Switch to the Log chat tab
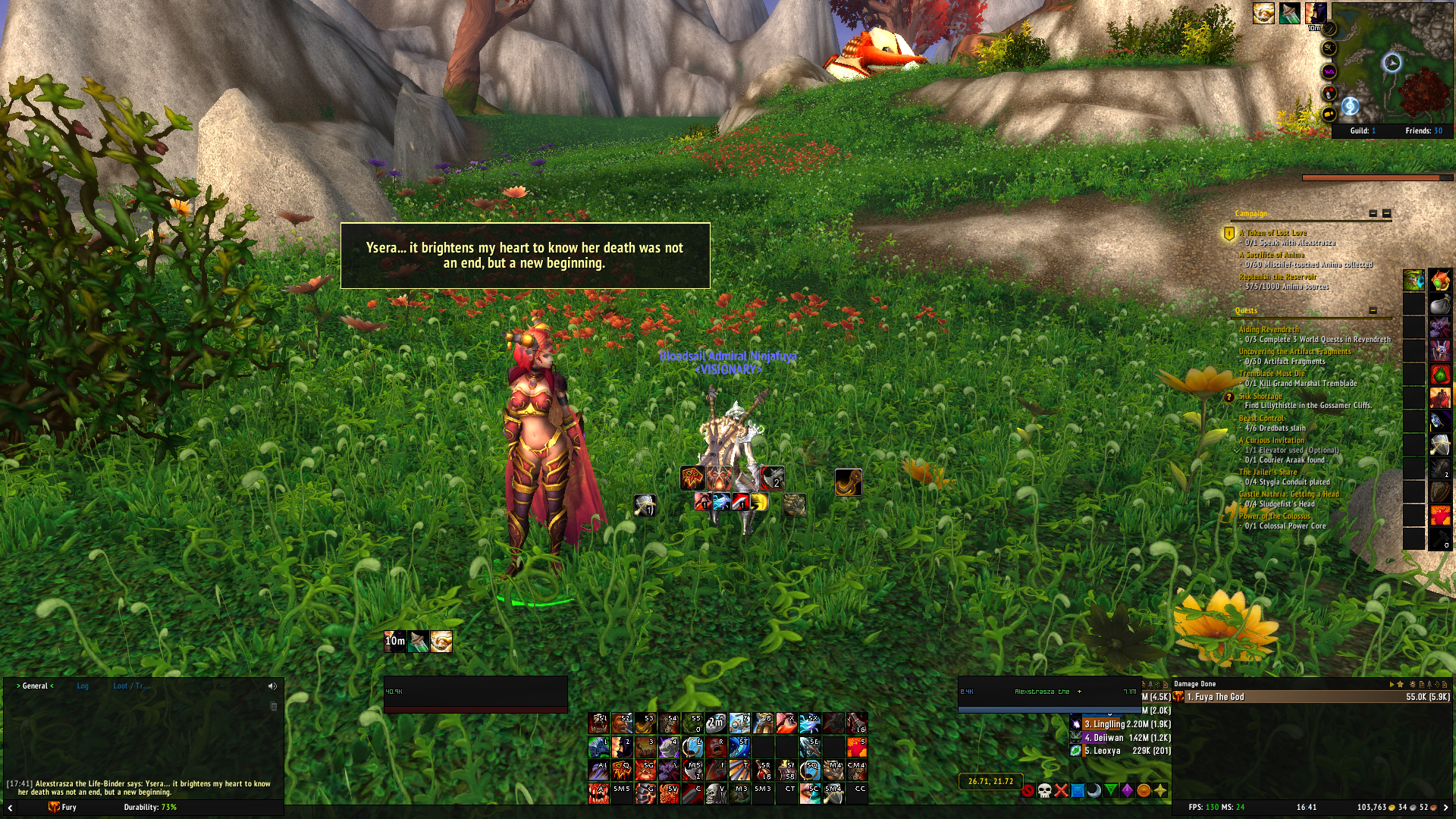1456x819 pixels. 83,686
